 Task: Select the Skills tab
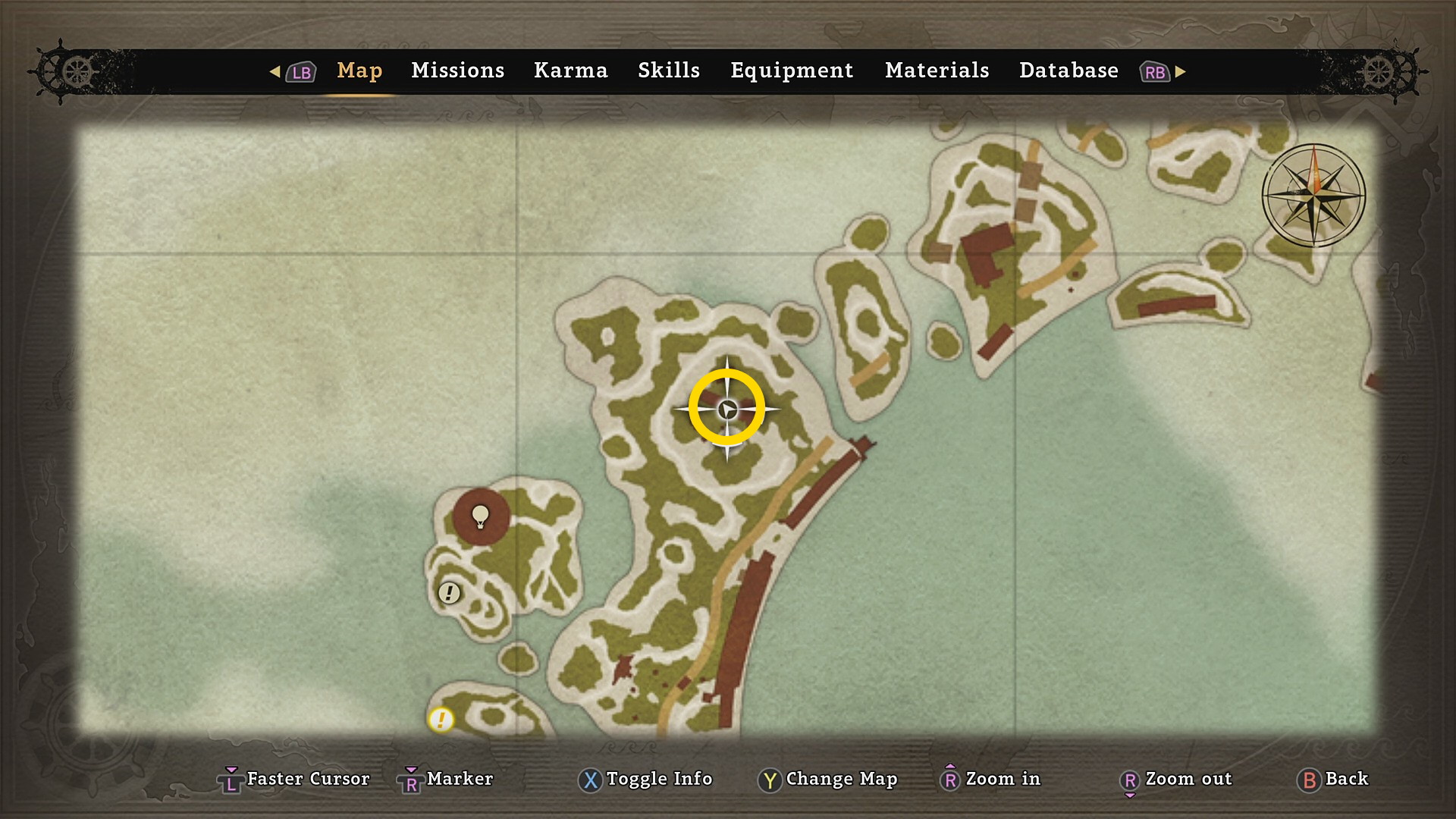click(668, 71)
